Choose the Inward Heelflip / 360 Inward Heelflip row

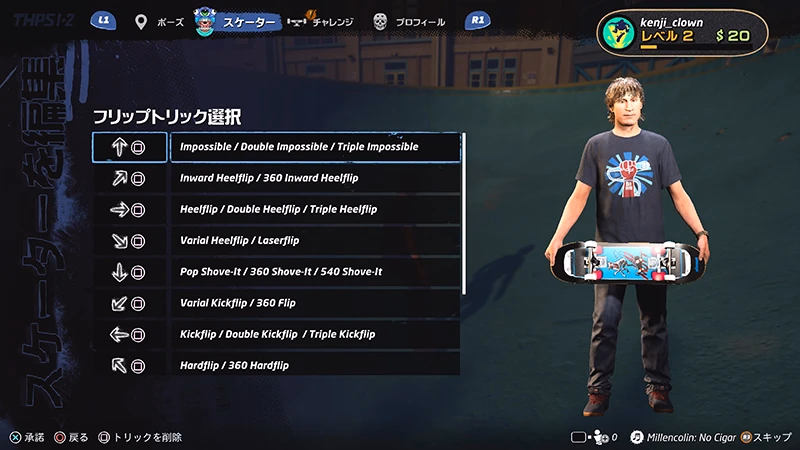click(x=315, y=178)
